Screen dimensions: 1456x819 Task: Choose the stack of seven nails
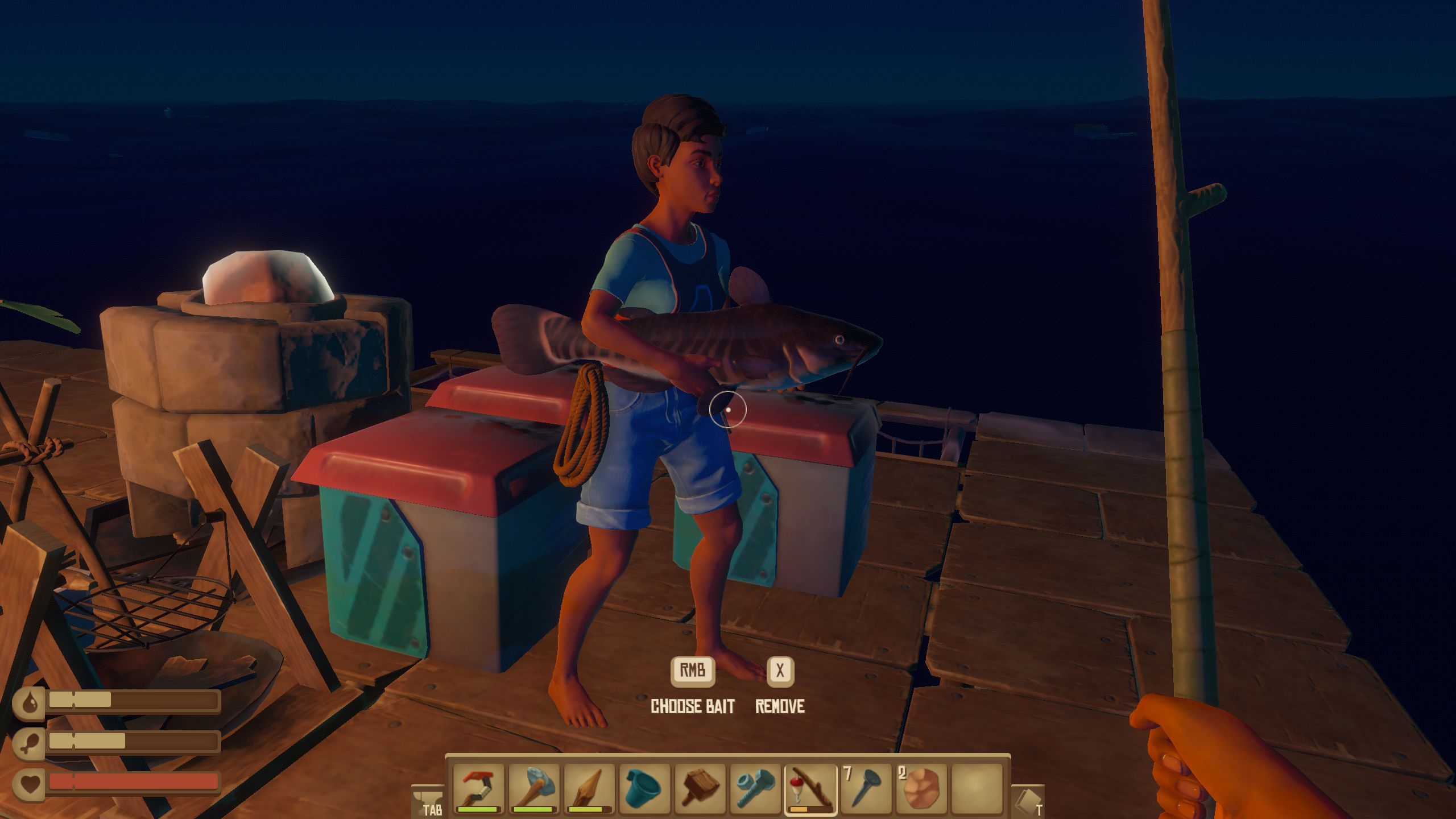[x=865, y=789]
